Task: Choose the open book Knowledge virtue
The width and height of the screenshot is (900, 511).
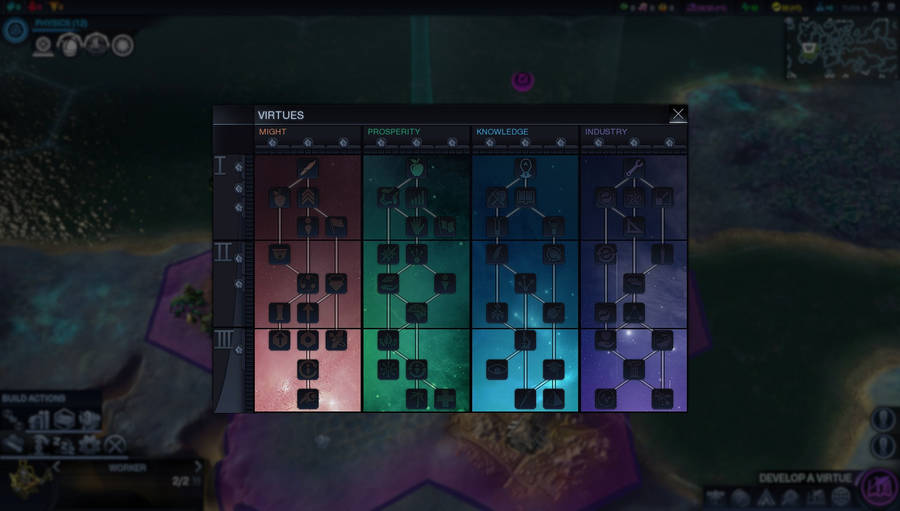Action: click(x=526, y=198)
